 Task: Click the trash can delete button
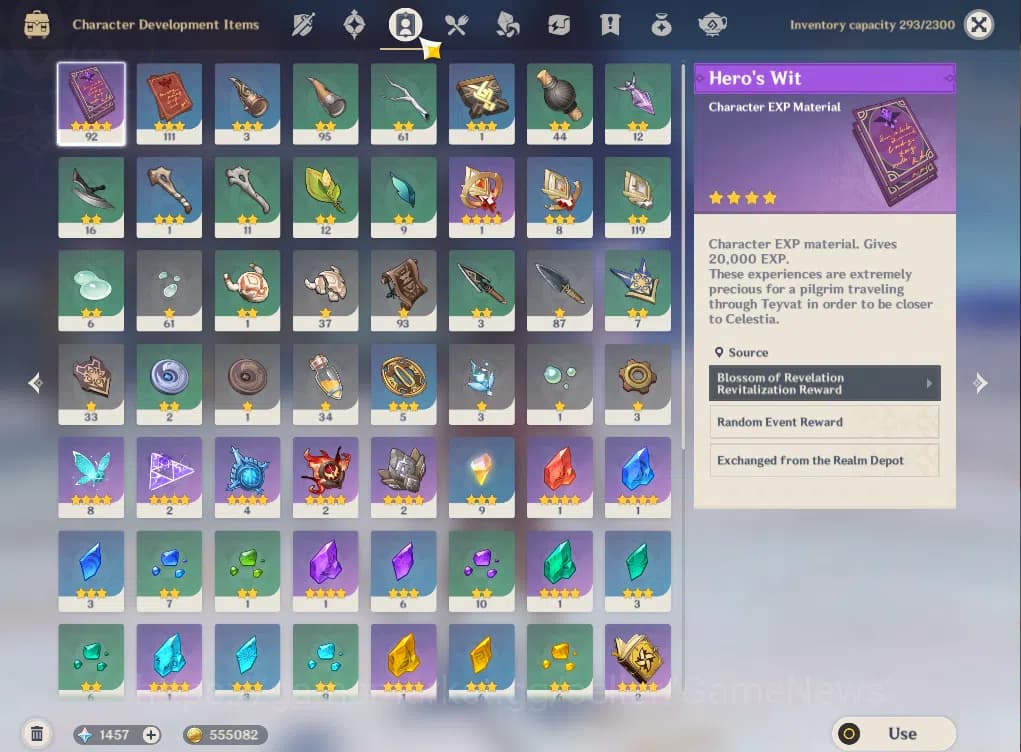[37, 734]
